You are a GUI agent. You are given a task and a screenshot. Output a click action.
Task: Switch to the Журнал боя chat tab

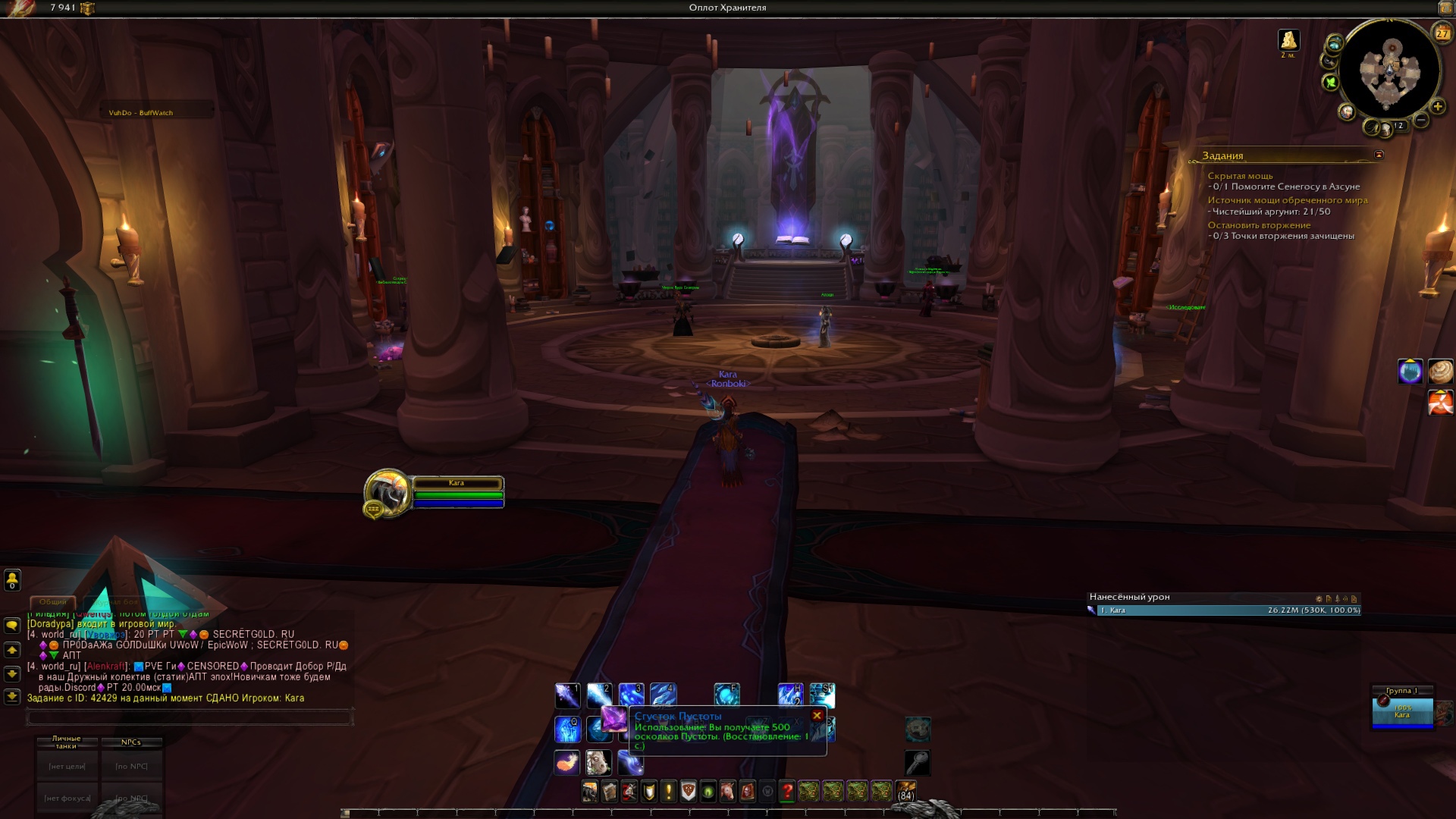pyautogui.click(x=116, y=601)
